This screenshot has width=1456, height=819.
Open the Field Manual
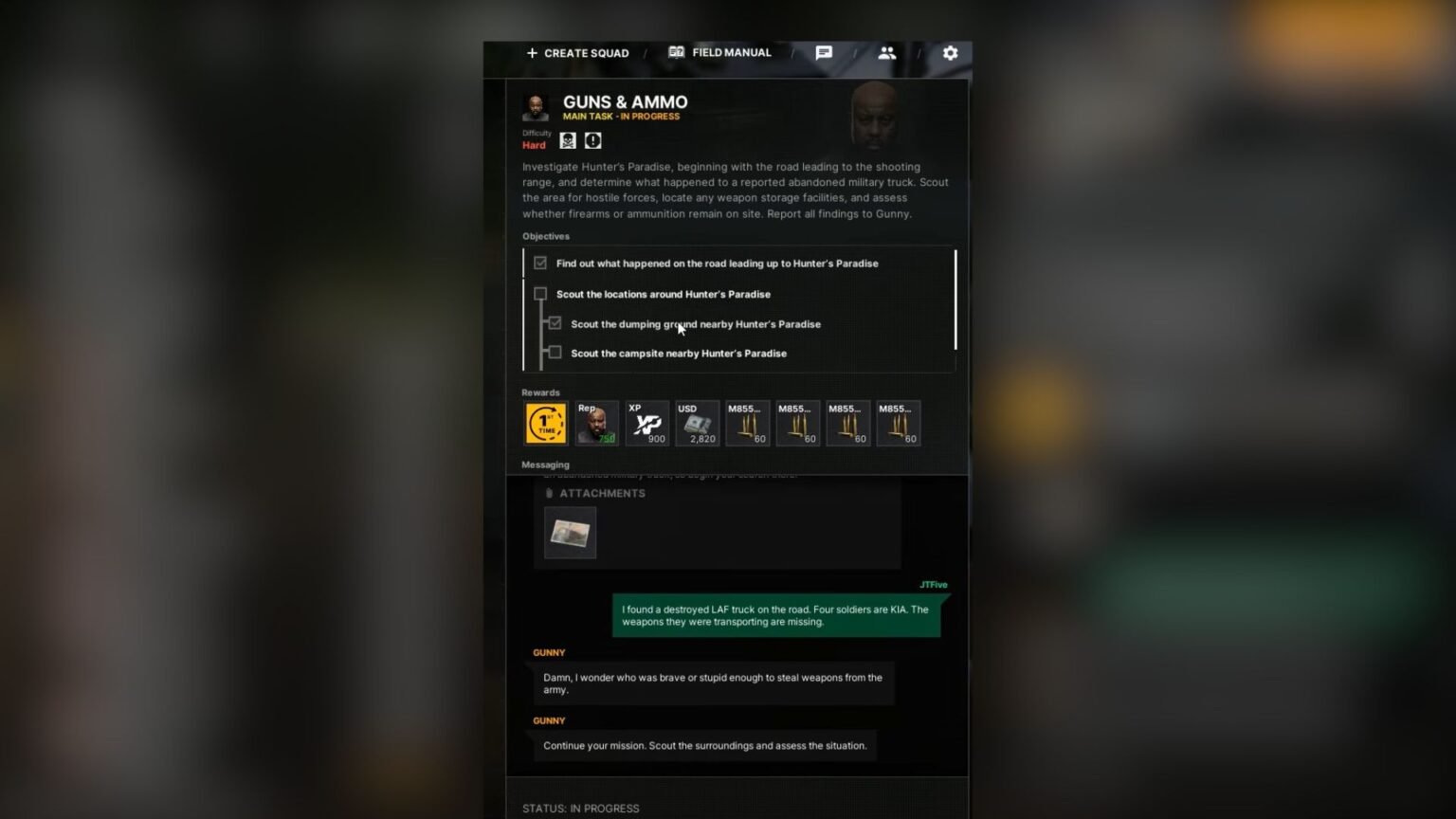point(719,52)
